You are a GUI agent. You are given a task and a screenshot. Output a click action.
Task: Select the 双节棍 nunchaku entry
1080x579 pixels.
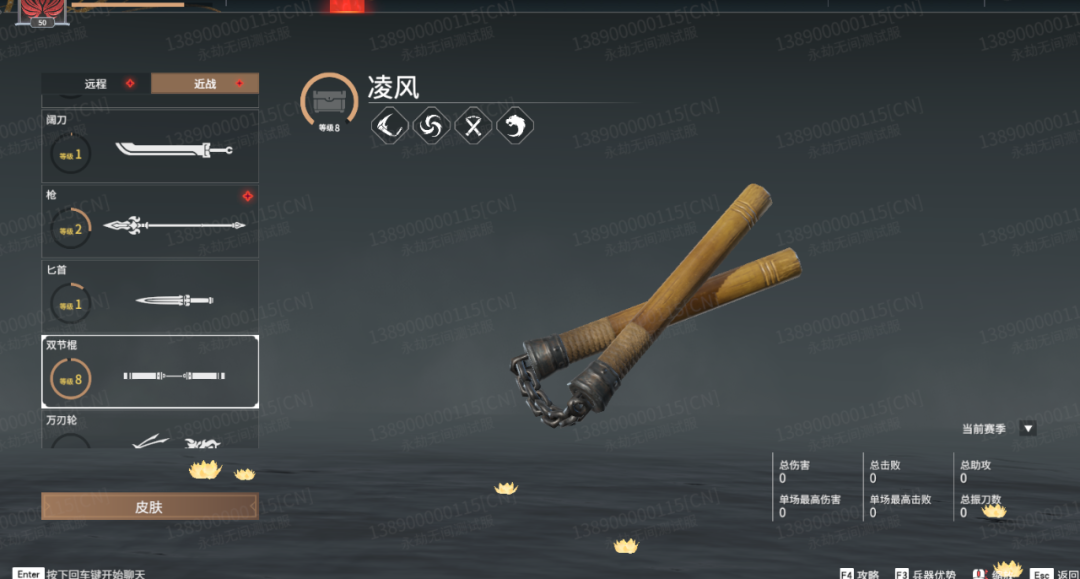click(x=150, y=372)
